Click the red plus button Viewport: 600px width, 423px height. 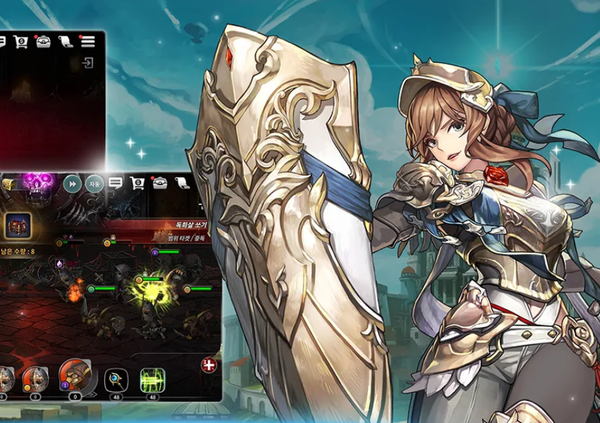pos(209,366)
